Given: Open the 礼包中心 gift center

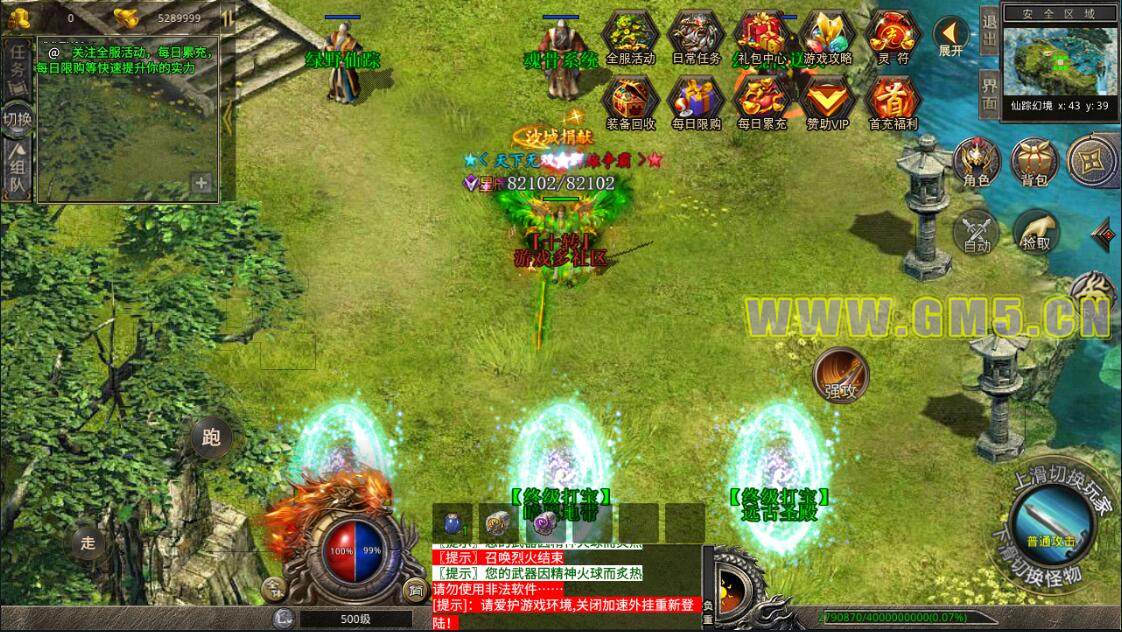Looking at the screenshot, I should (x=762, y=35).
